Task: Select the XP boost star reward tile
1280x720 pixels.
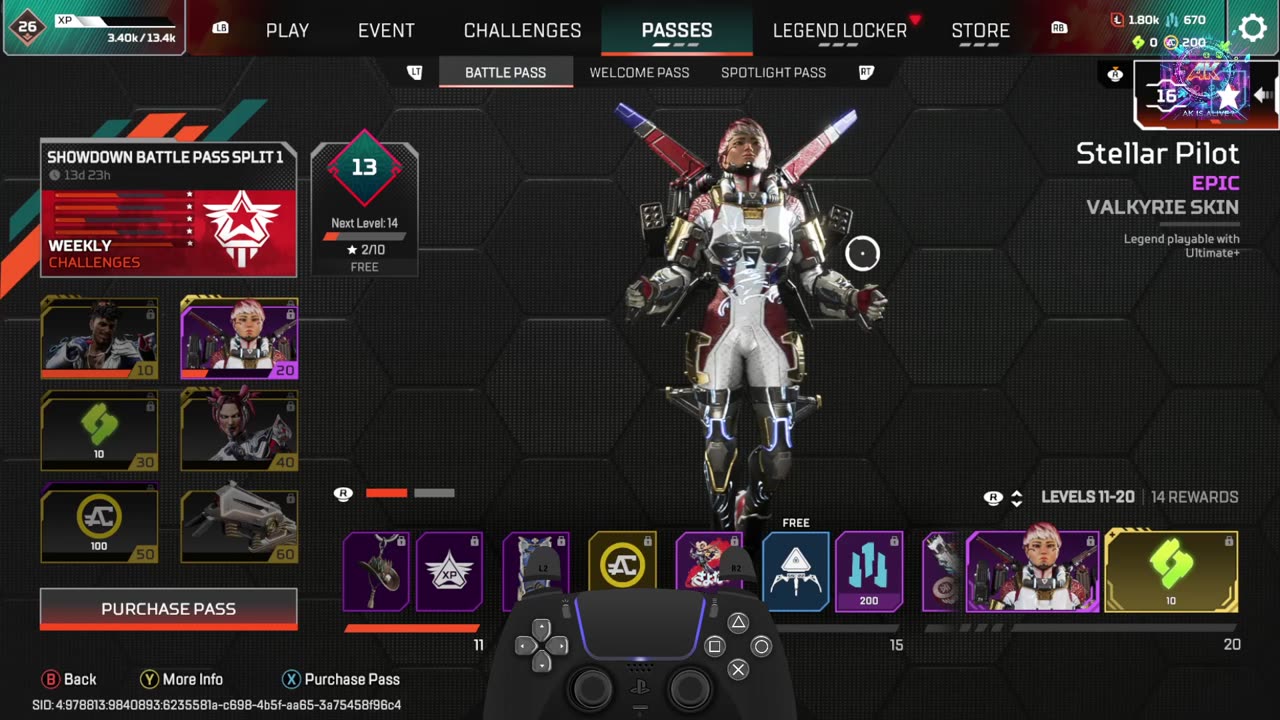Action: [449, 572]
